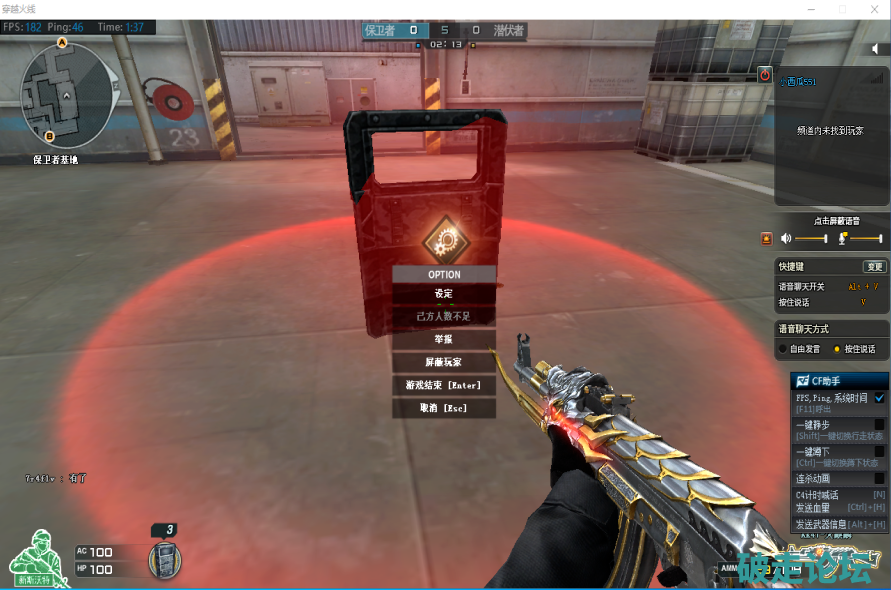Adjust the microphone volume slider

pos(866,238)
